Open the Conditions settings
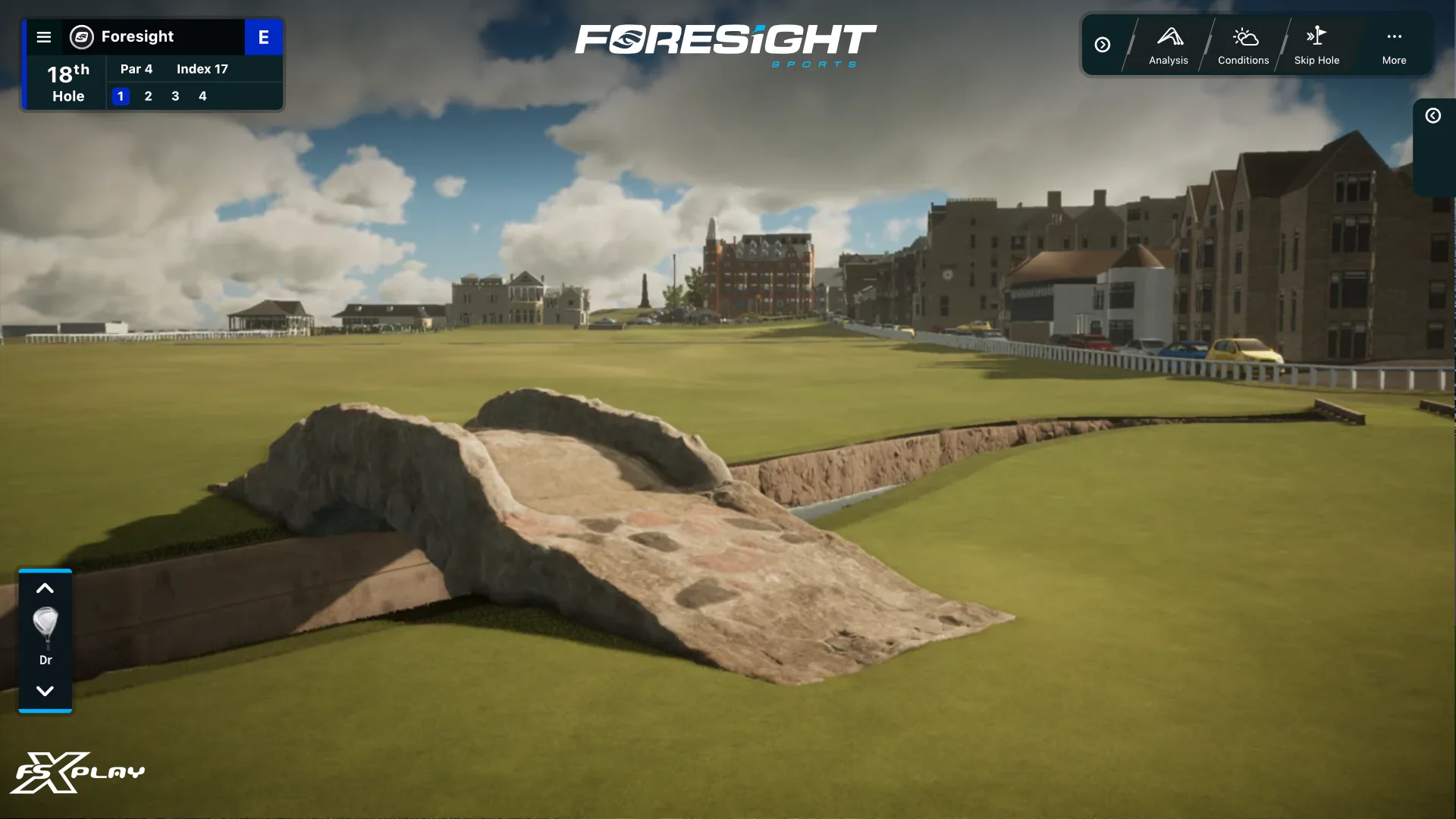Viewport: 1456px width, 819px height. [x=1243, y=45]
